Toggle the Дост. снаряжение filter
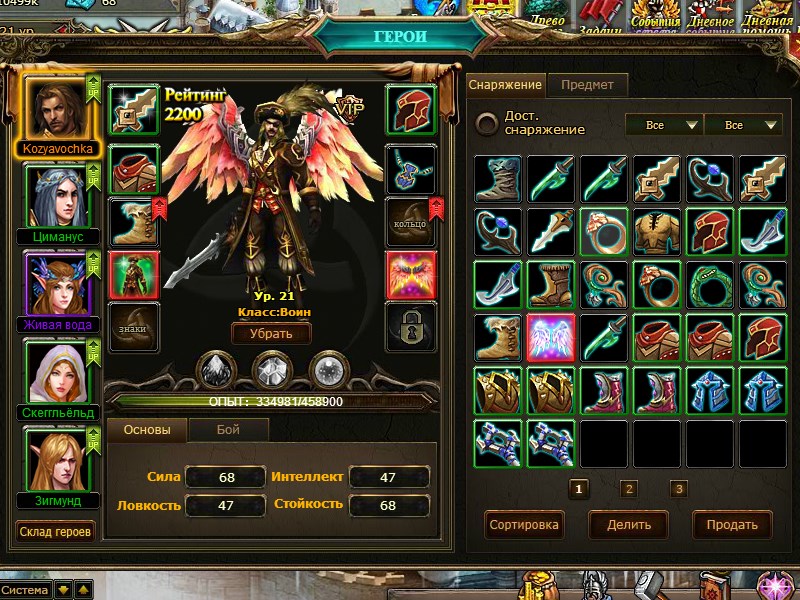The image size is (800, 600). pyautogui.click(x=487, y=123)
